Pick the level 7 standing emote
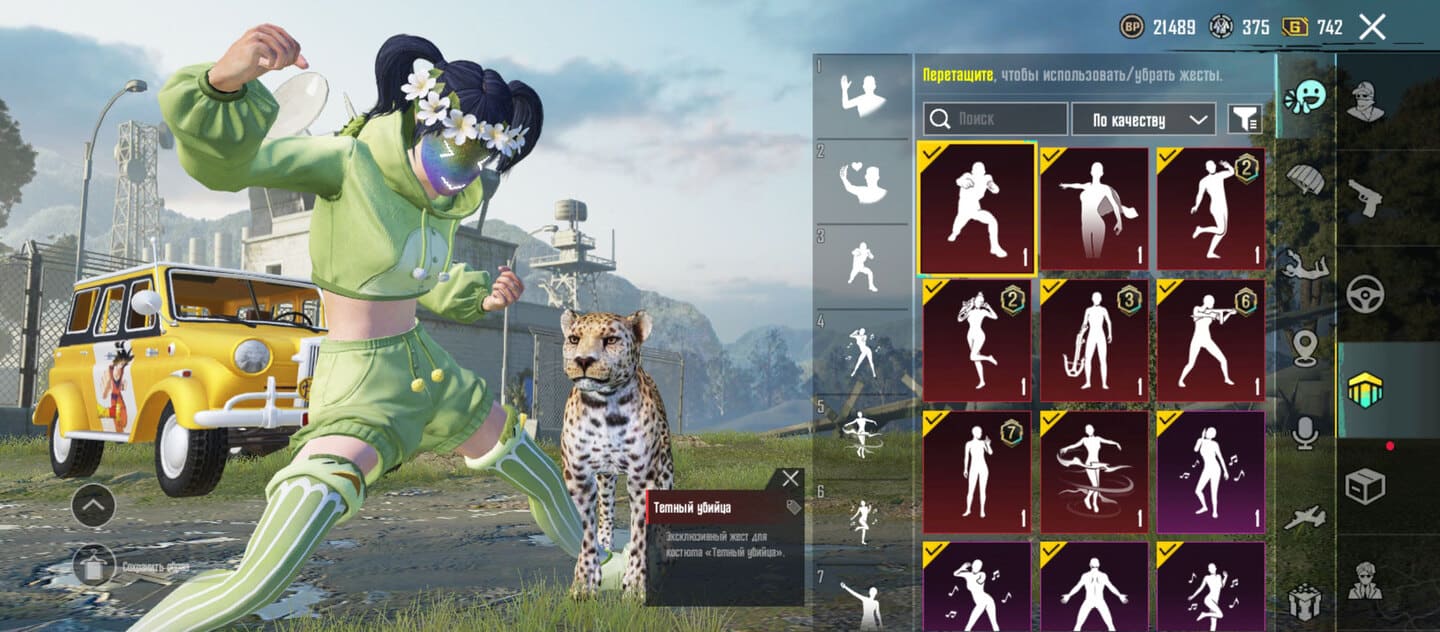The height and width of the screenshot is (632, 1440). (x=977, y=471)
